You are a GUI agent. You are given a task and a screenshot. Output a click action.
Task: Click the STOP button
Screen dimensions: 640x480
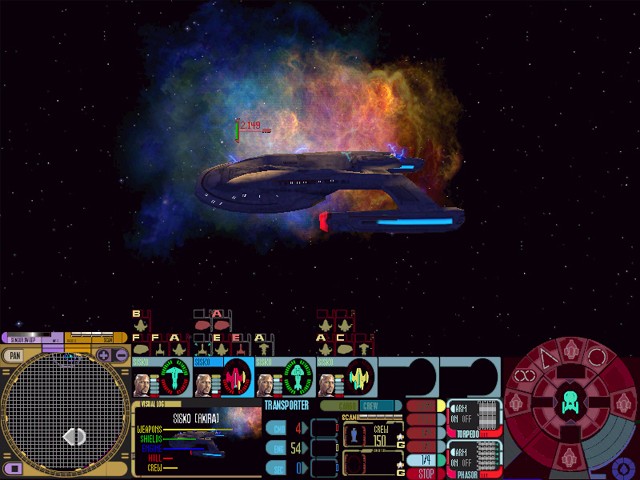coord(426,472)
